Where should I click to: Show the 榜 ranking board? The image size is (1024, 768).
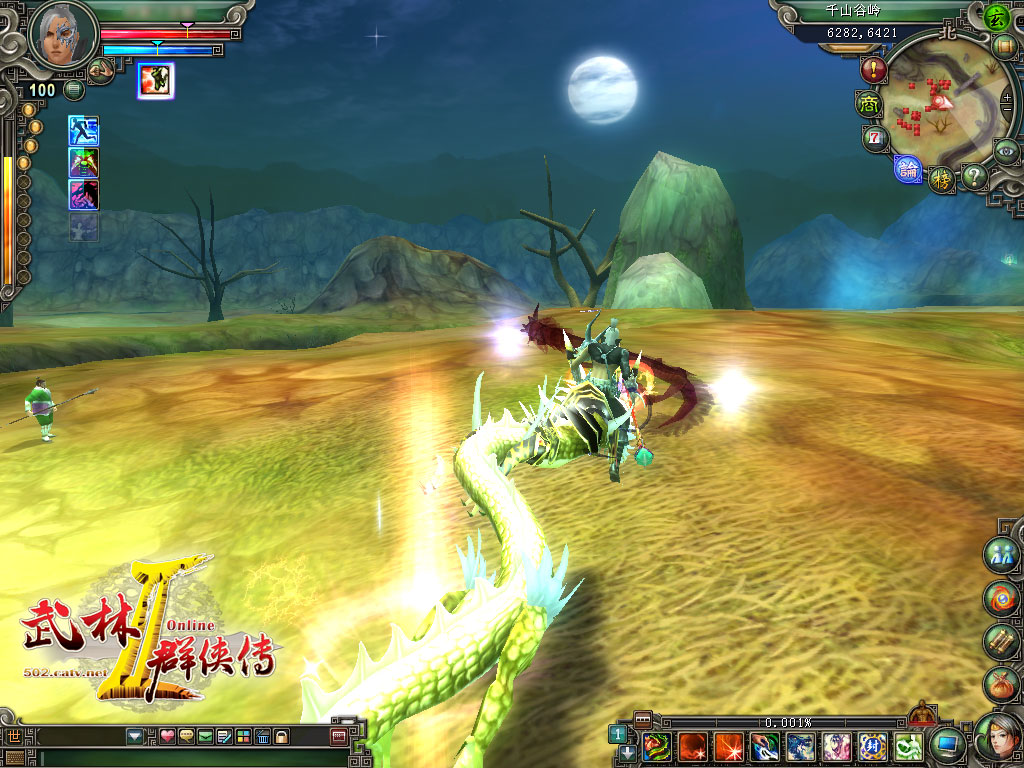tap(941, 180)
